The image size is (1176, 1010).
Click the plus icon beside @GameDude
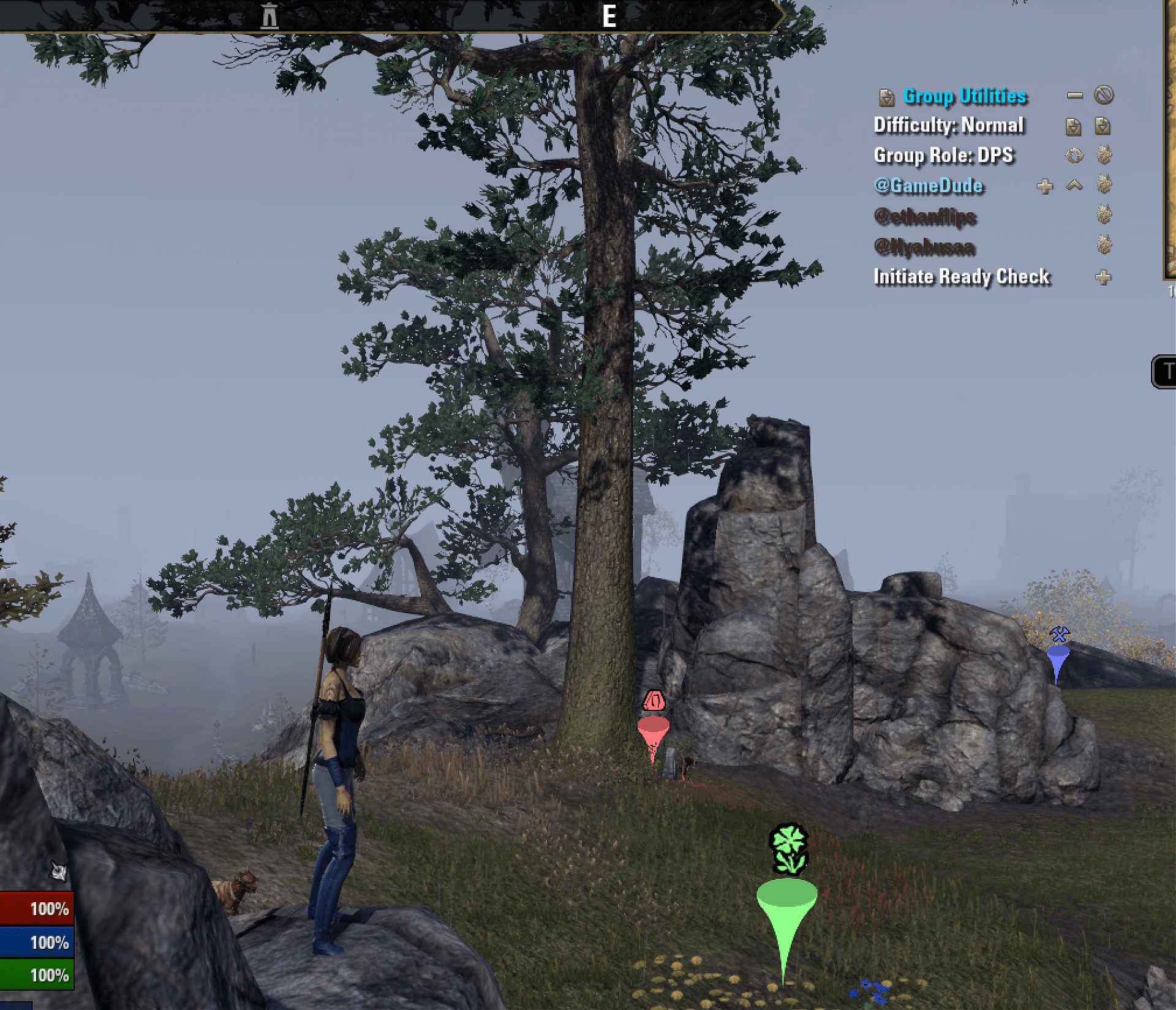click(x=1045, y=187)
